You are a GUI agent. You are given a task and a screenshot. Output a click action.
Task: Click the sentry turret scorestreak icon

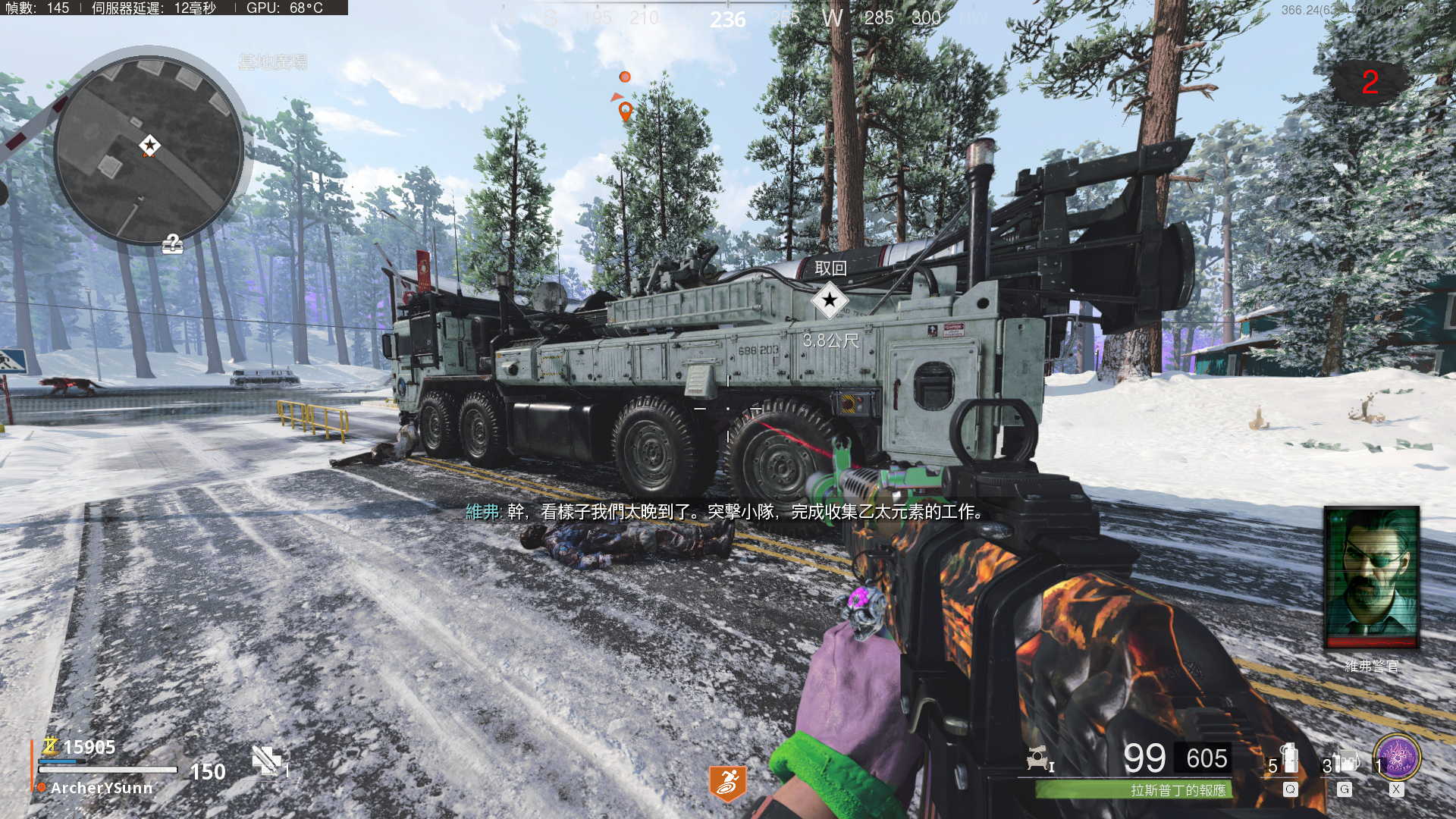coord(1037,758)
